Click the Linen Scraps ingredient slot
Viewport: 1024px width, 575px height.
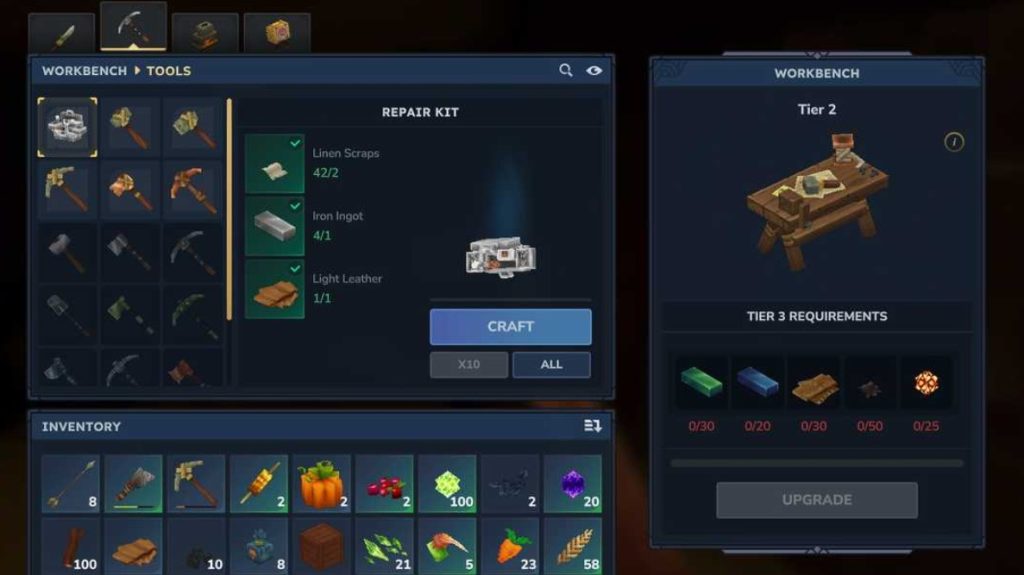coord(275,164)
